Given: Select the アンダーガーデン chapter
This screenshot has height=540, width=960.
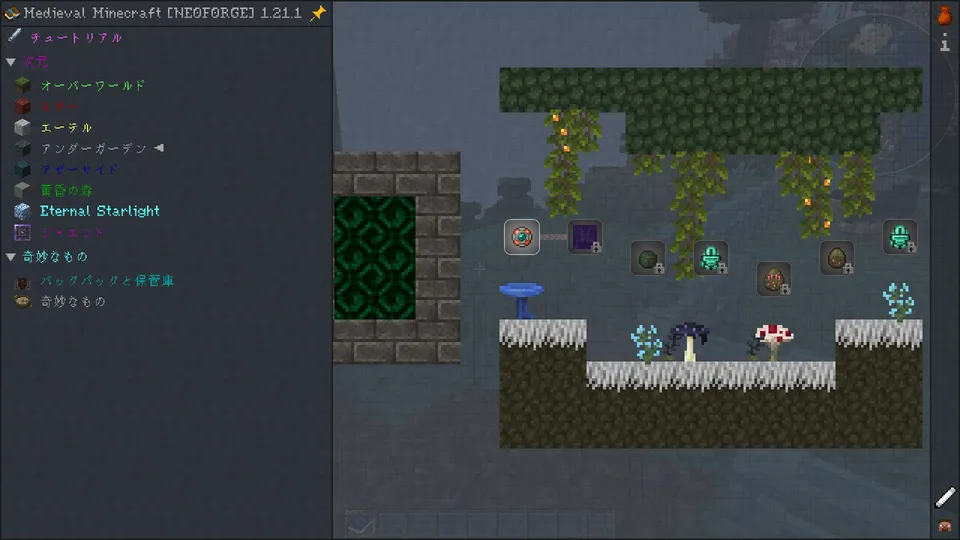Looking at the screenshot, I should click(93, 149).
